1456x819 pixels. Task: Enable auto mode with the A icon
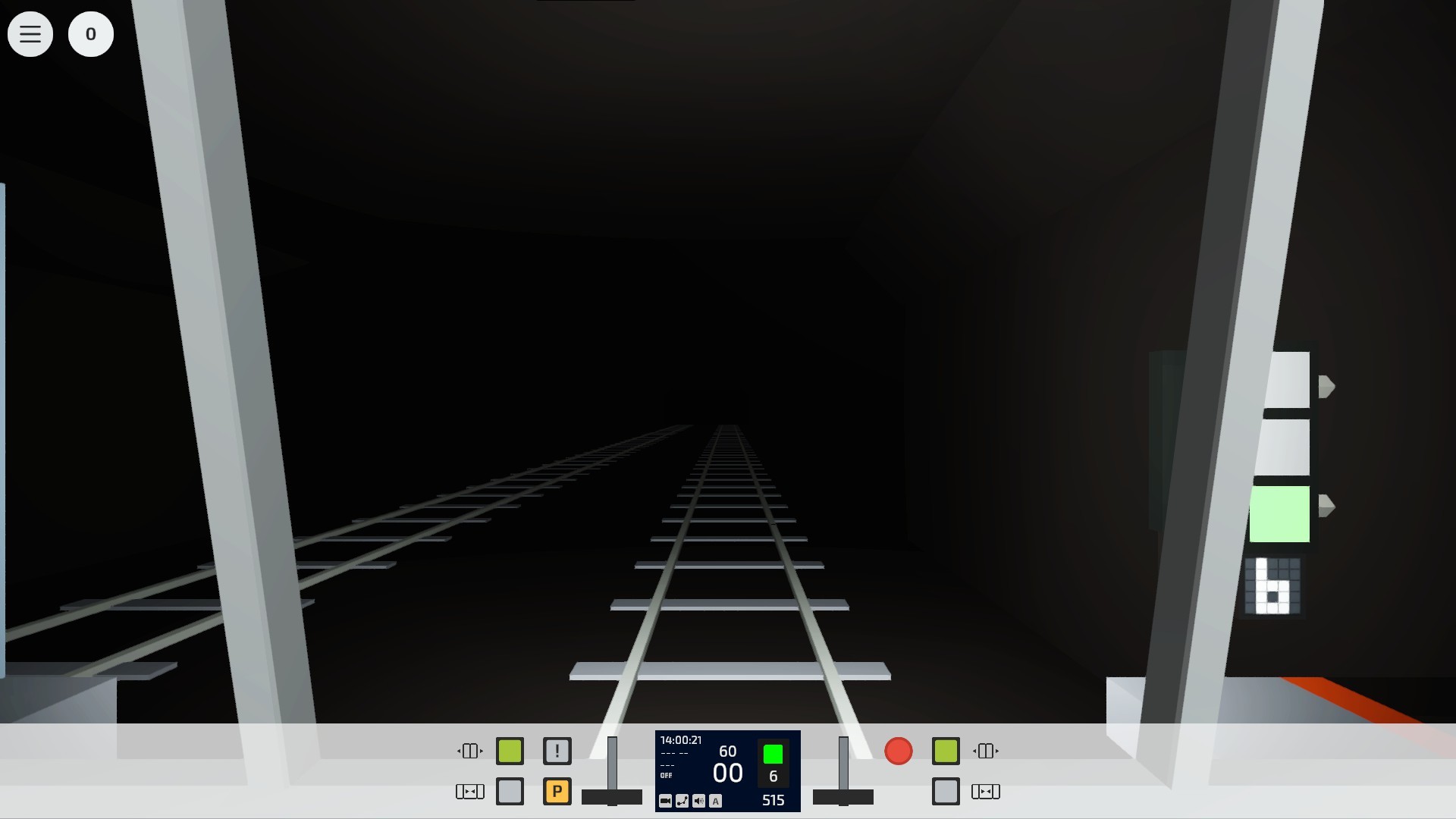[715, 801]
